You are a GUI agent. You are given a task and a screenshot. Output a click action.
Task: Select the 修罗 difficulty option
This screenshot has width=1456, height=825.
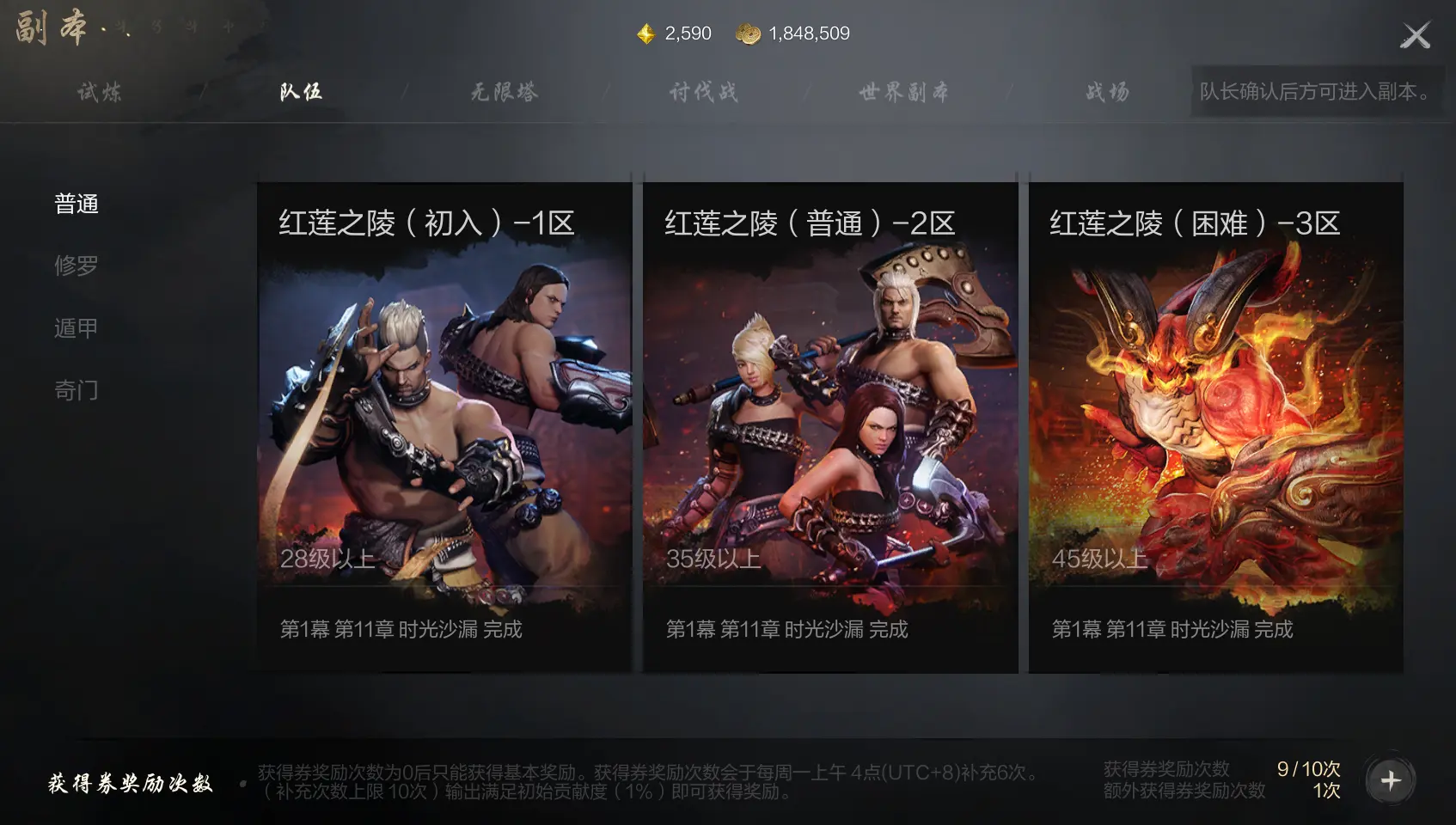pyautogui.click(x=76, y=266)
